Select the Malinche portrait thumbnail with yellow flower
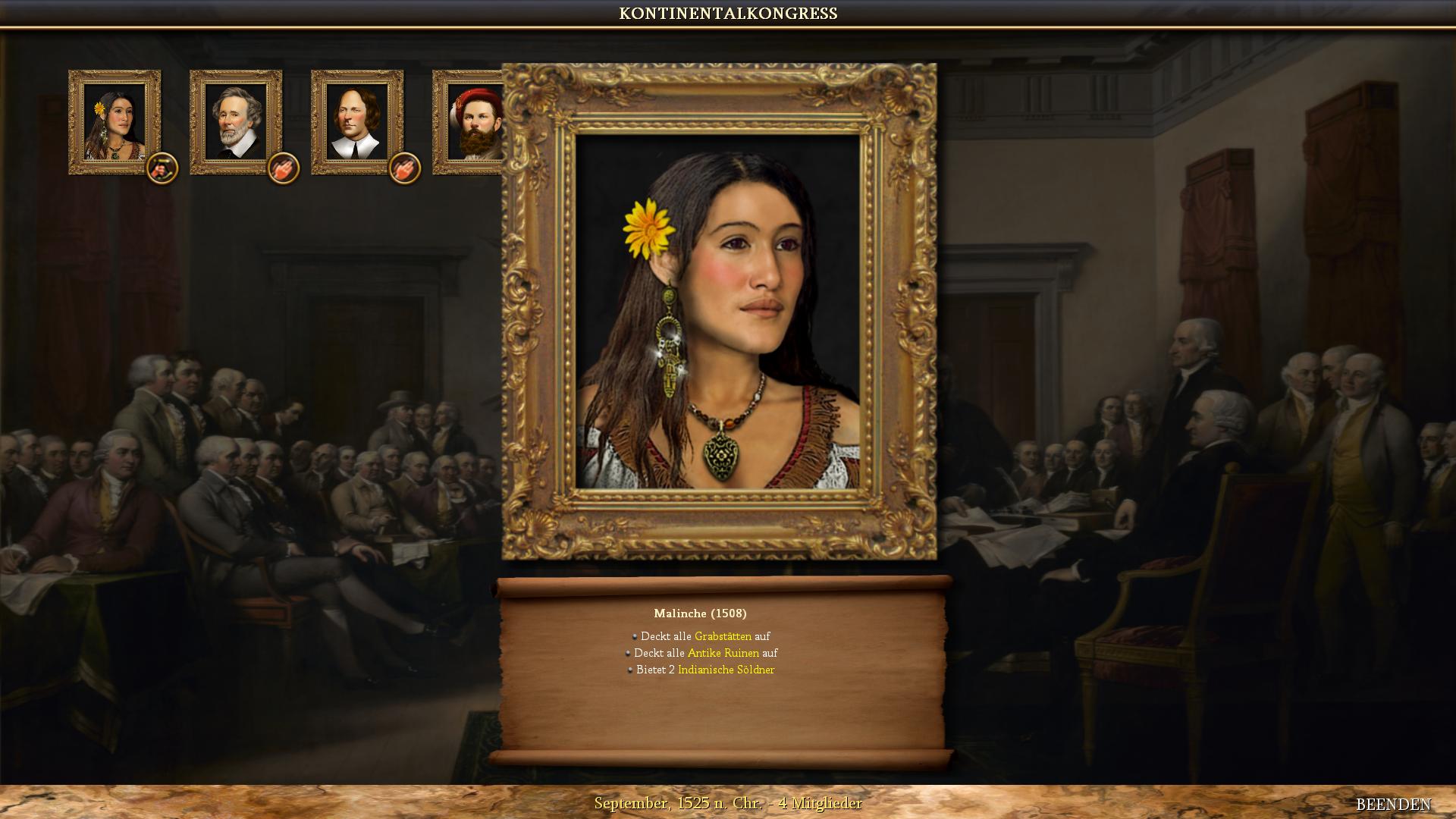 [x=115, y=121]
